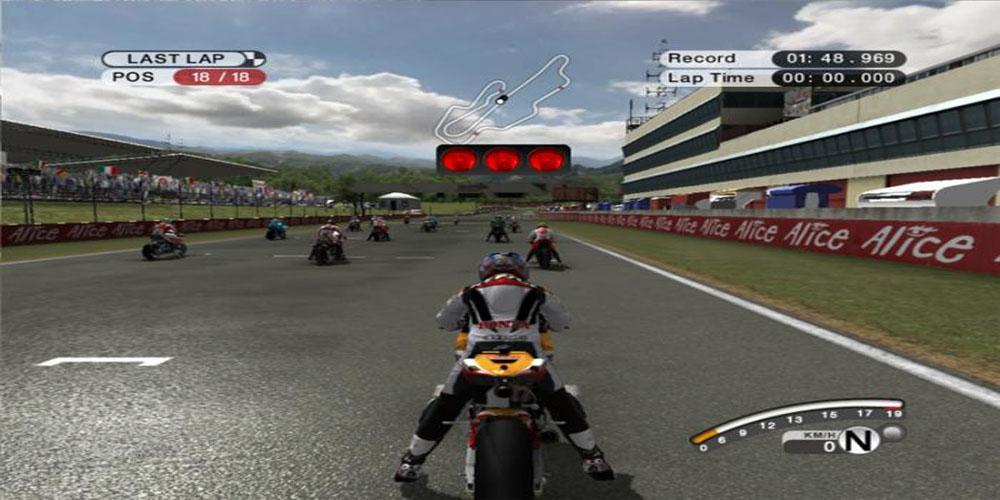Screen dimensions: 1000x500
Task: Click the track outline minimap
Action: click(x=502, y=98)
